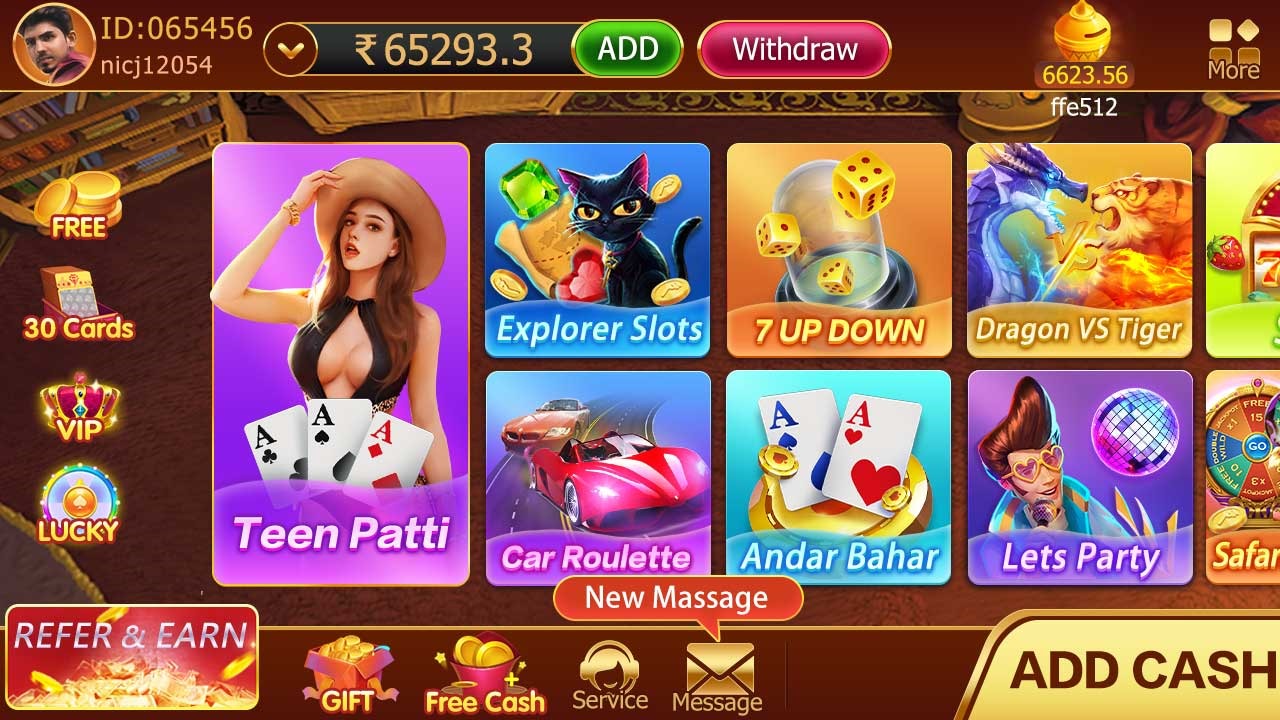The image size is (1280, 720).
Task: Open the LUCKY spin icon
Action: [x=78, y=505]
